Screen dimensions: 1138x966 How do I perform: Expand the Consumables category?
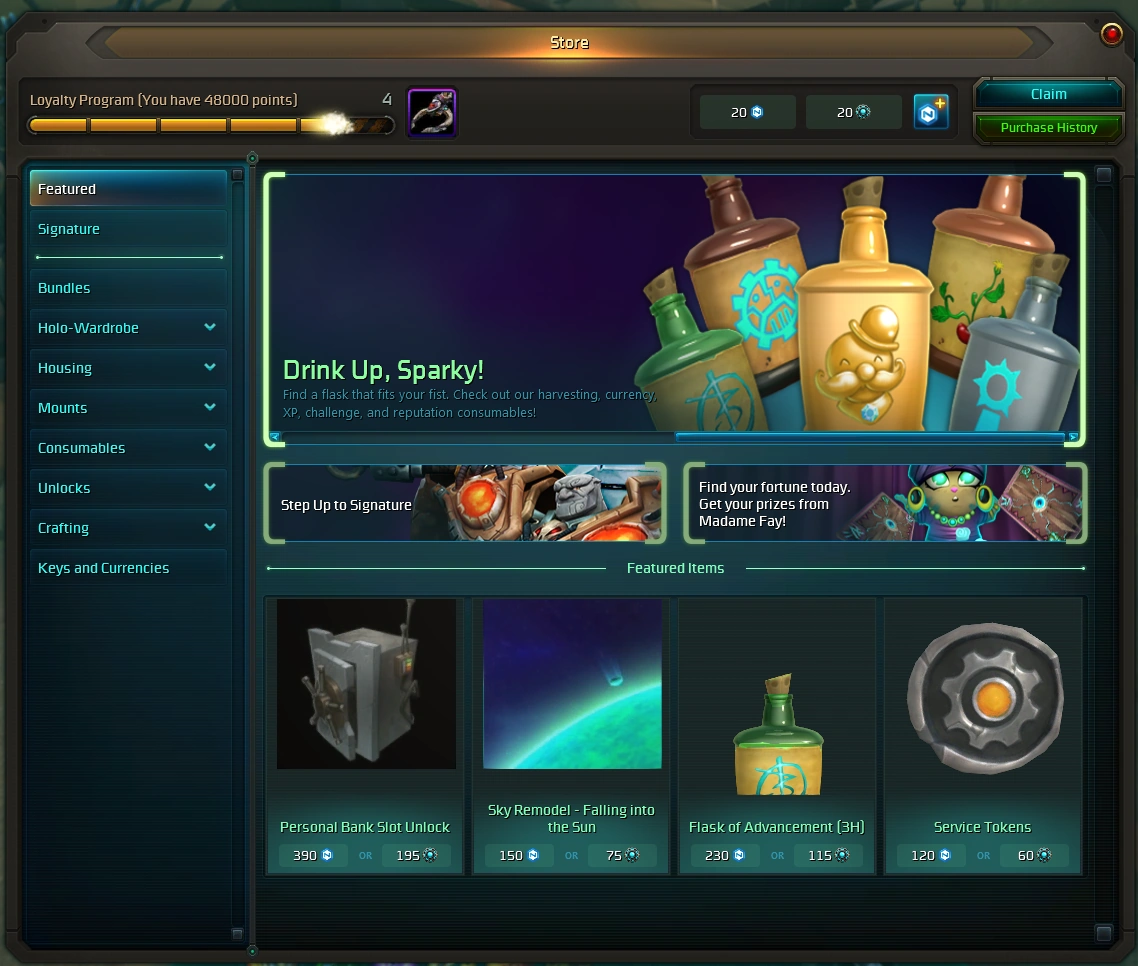coord(128,448)
